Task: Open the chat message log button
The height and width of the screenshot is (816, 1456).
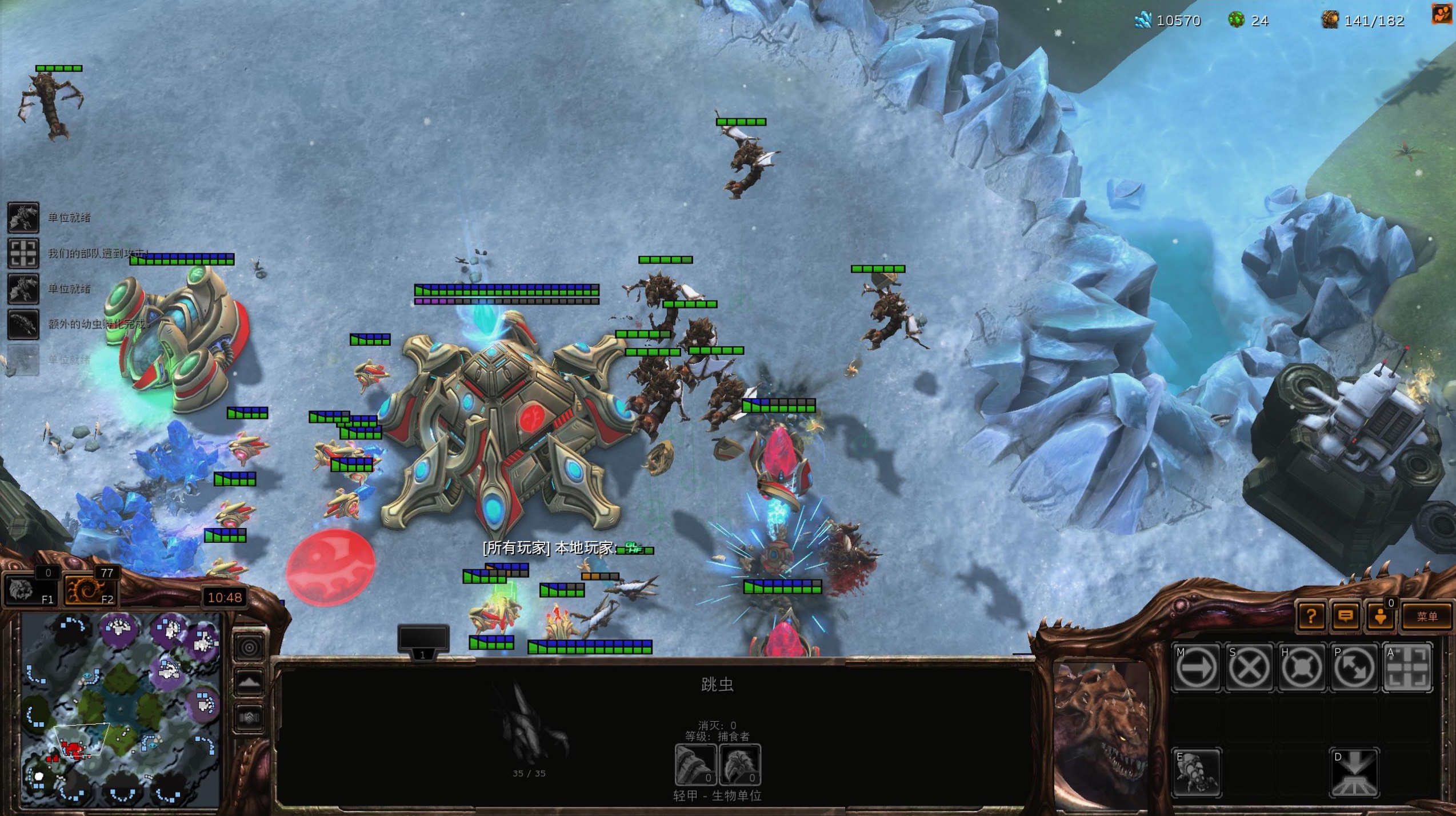Action: coord(1346,617)
